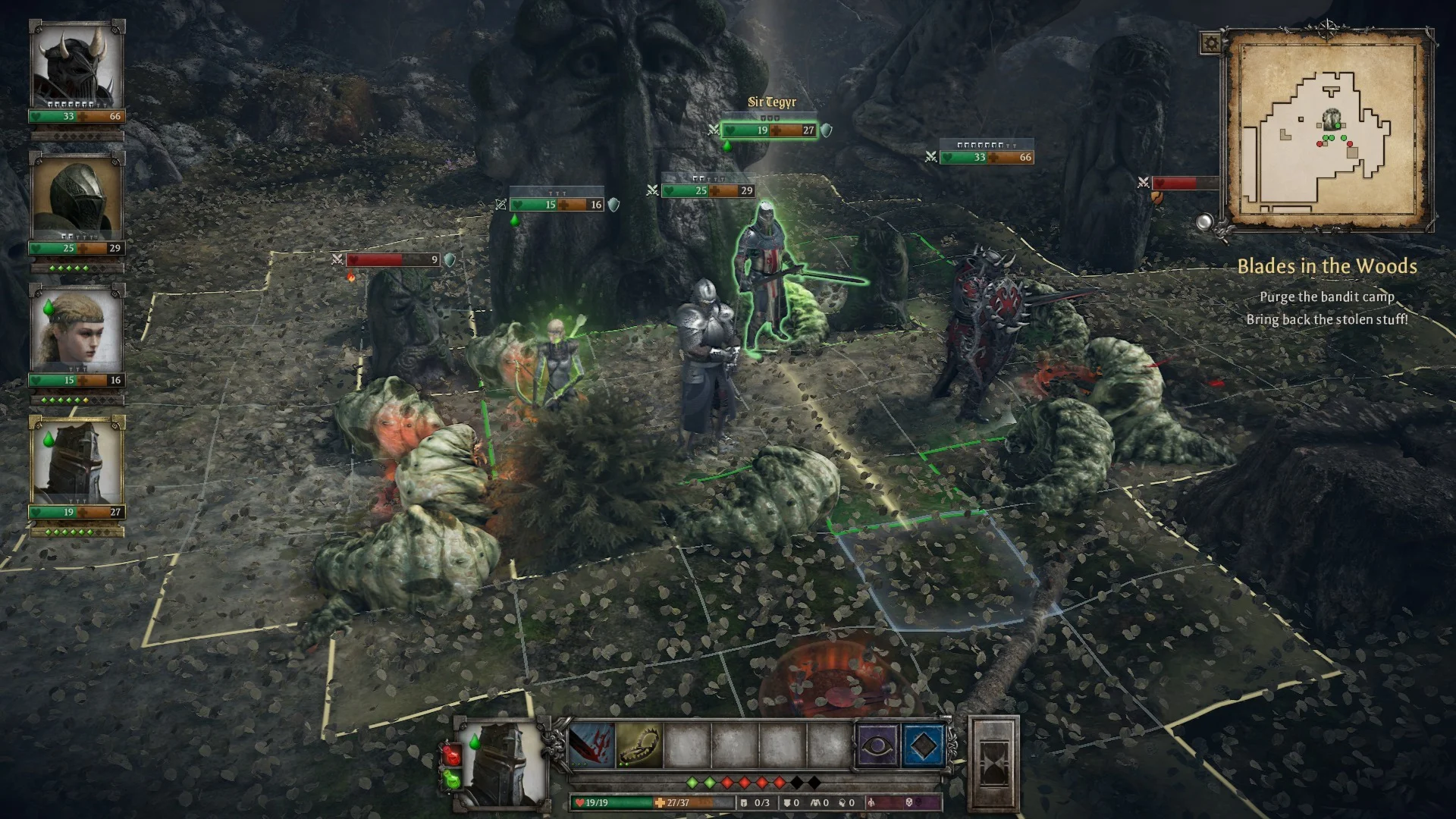Use the green potion slot

click(x=452, y=779)
